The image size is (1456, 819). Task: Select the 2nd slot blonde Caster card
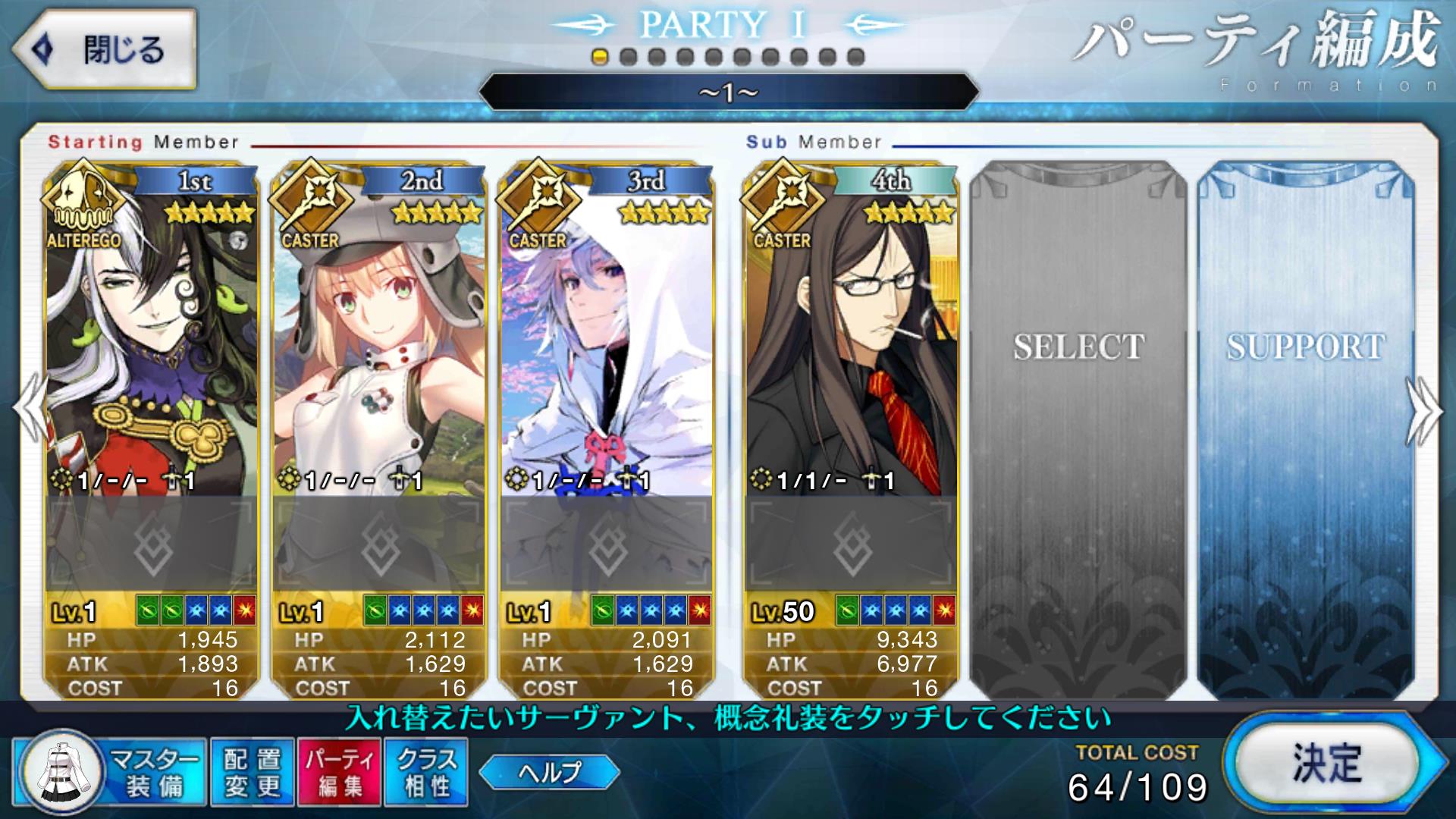[x=378, y=334]
